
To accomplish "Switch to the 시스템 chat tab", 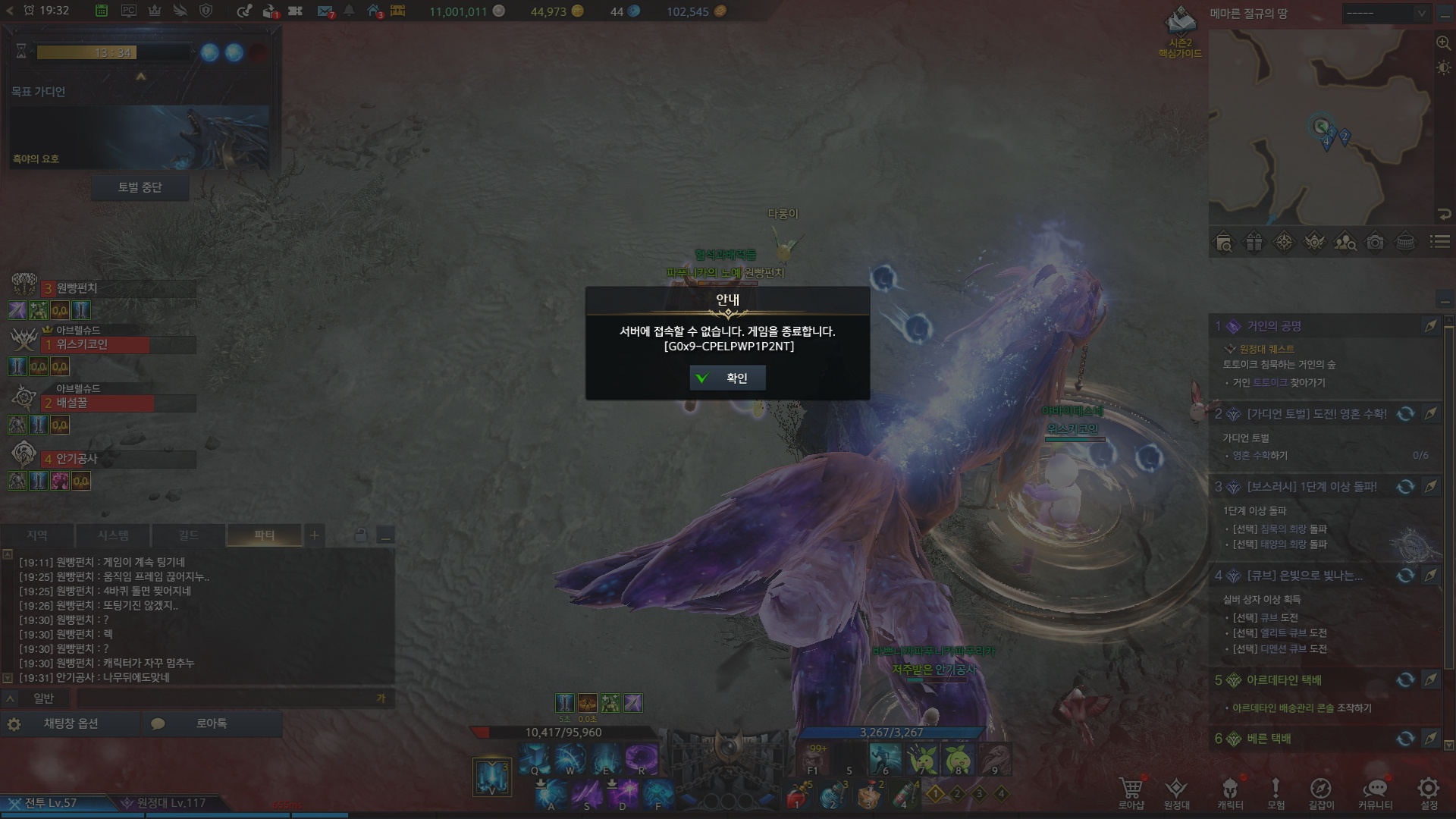I will tap(113, 535).
